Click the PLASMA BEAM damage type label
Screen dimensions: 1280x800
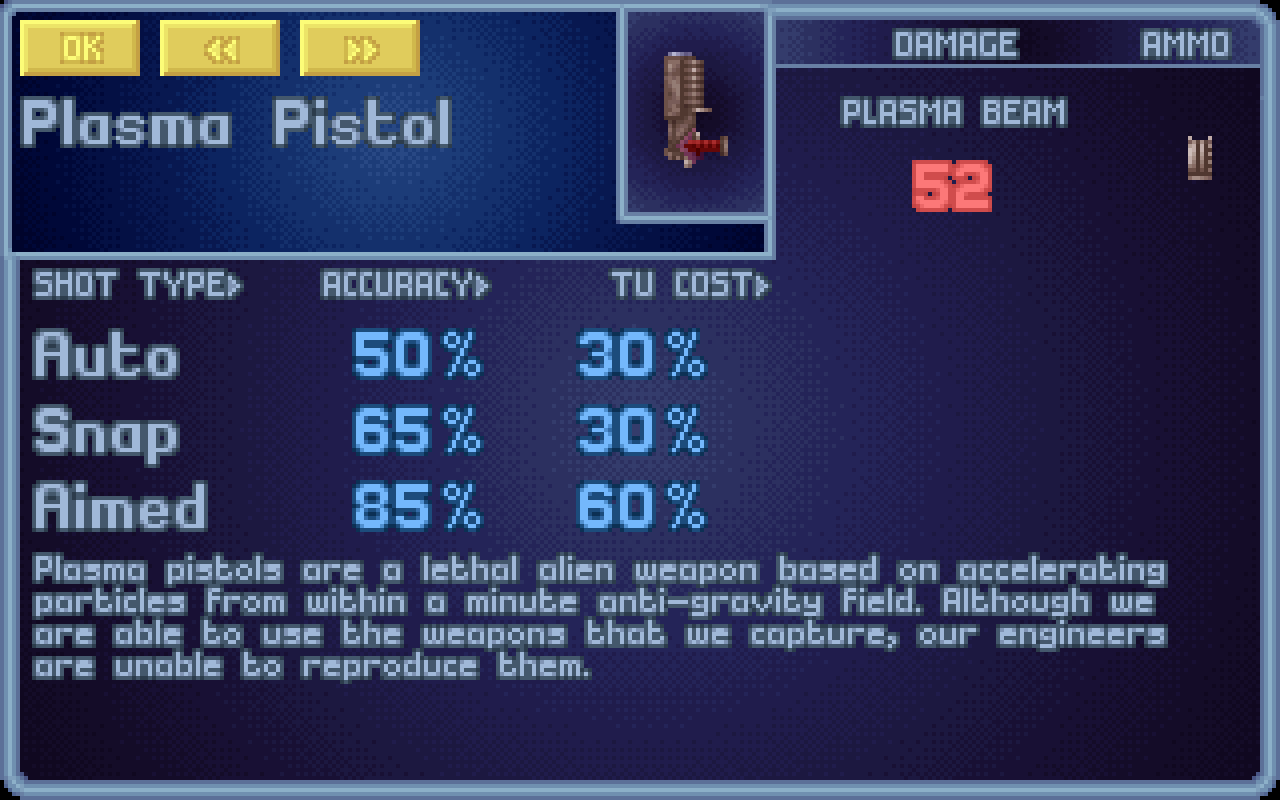(x=955, y=113)
